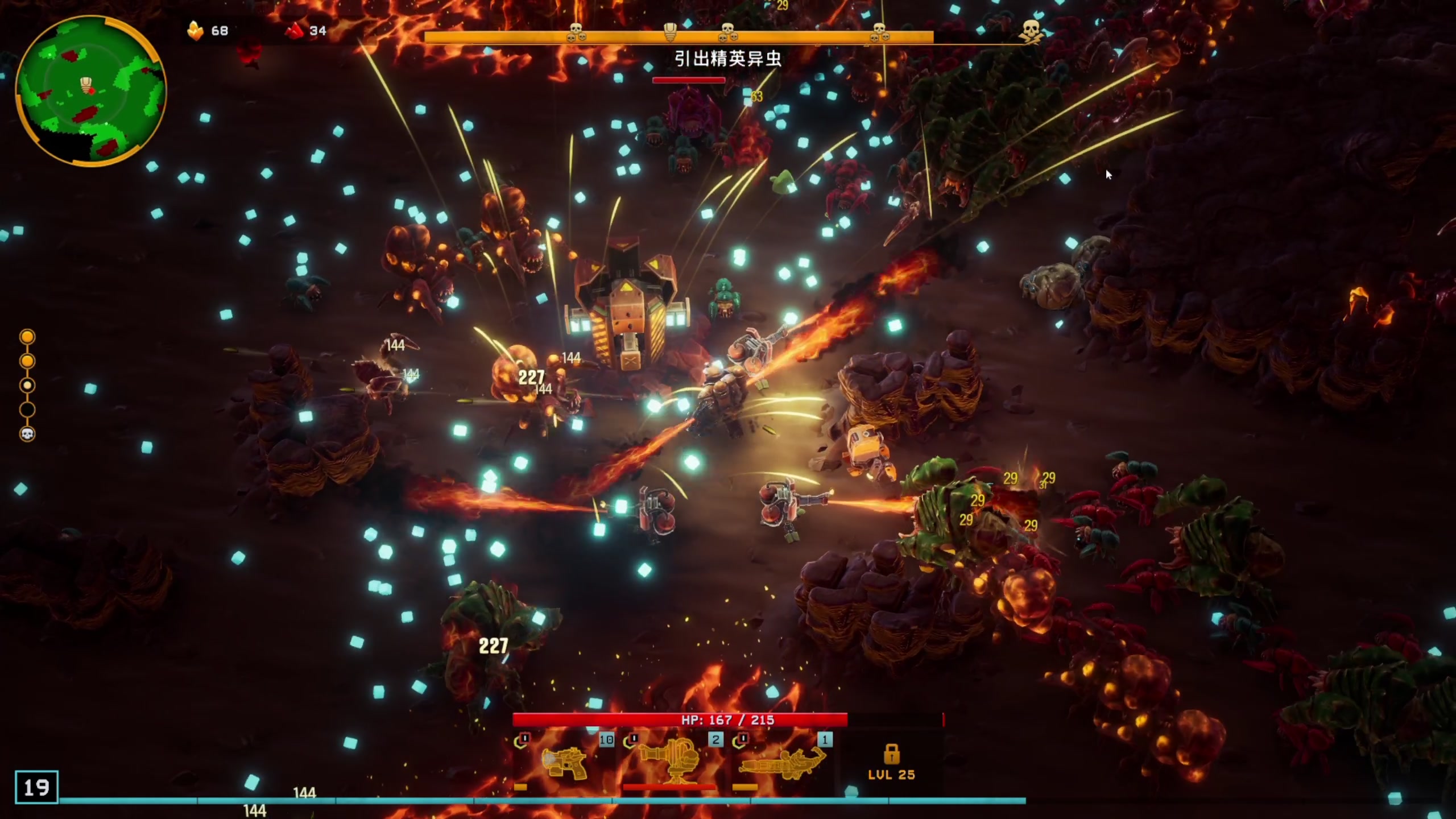This screenshot has height=819, width=1456.
Task: Click the objective text 引出精英异虫
Action: [x=727, y=59]
